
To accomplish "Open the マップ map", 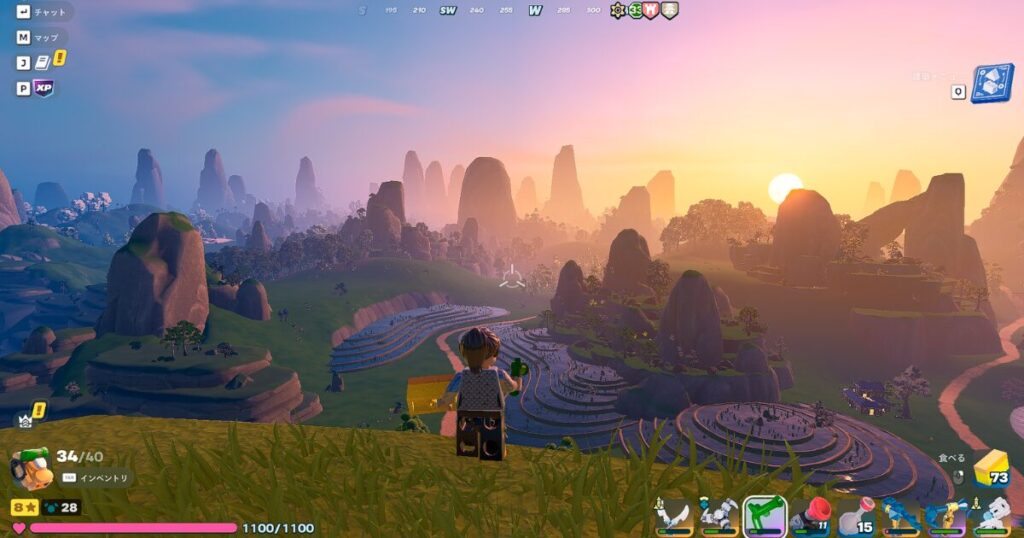I will pyautogui.click(x=46, y=38).
